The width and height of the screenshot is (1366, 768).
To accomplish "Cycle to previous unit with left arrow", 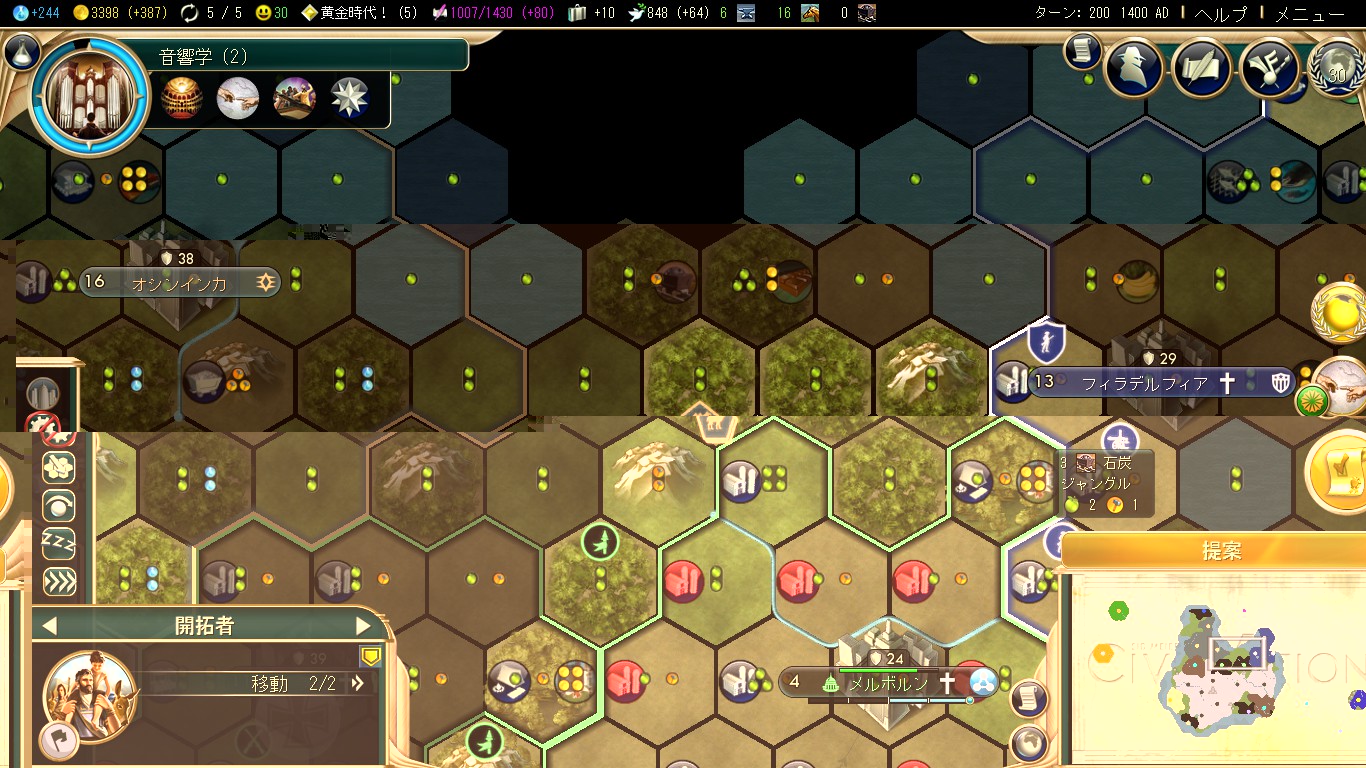I will (49, 626).
